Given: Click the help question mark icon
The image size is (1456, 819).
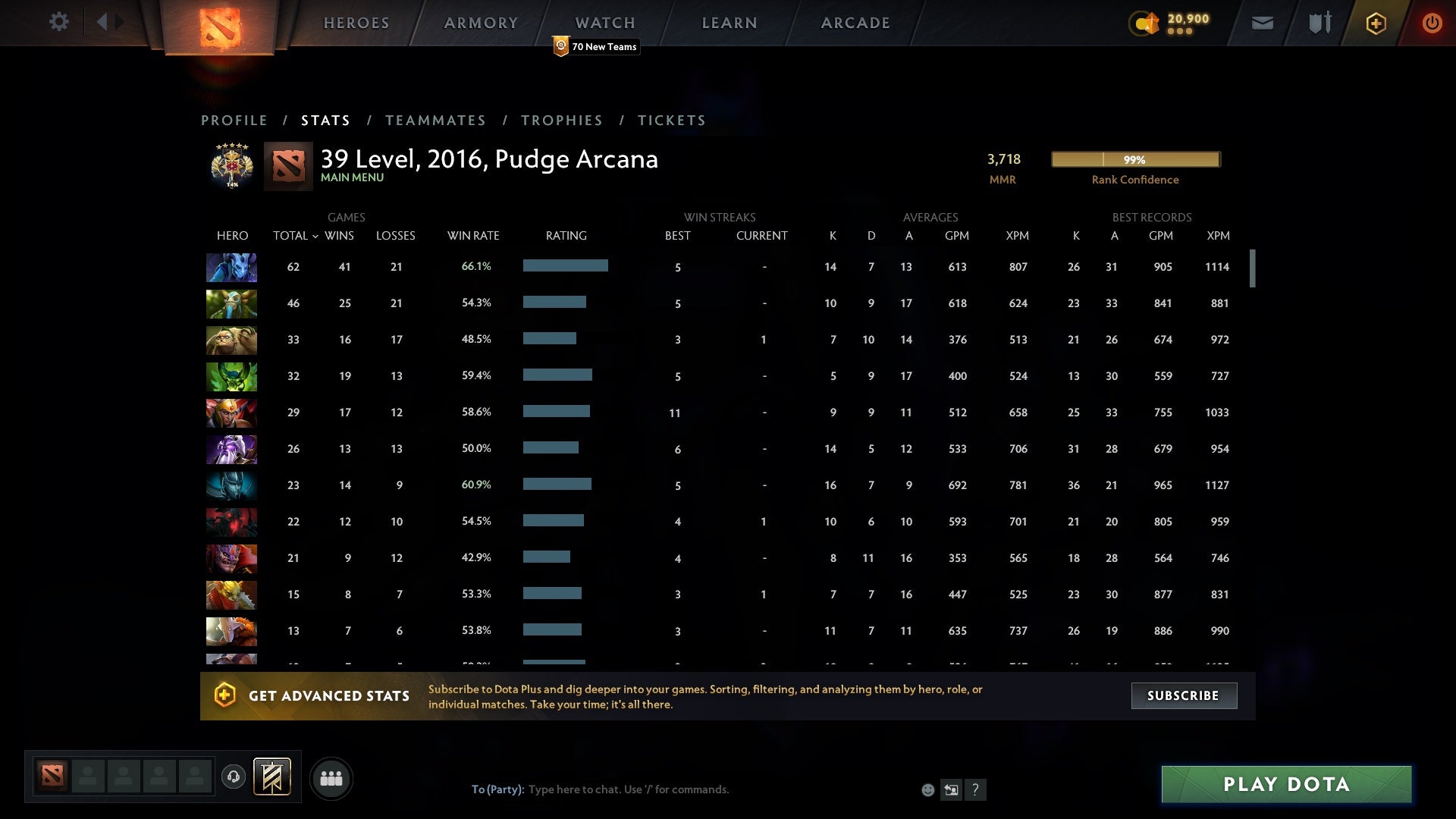Looking at the screenshot, I should coord(975,789).
